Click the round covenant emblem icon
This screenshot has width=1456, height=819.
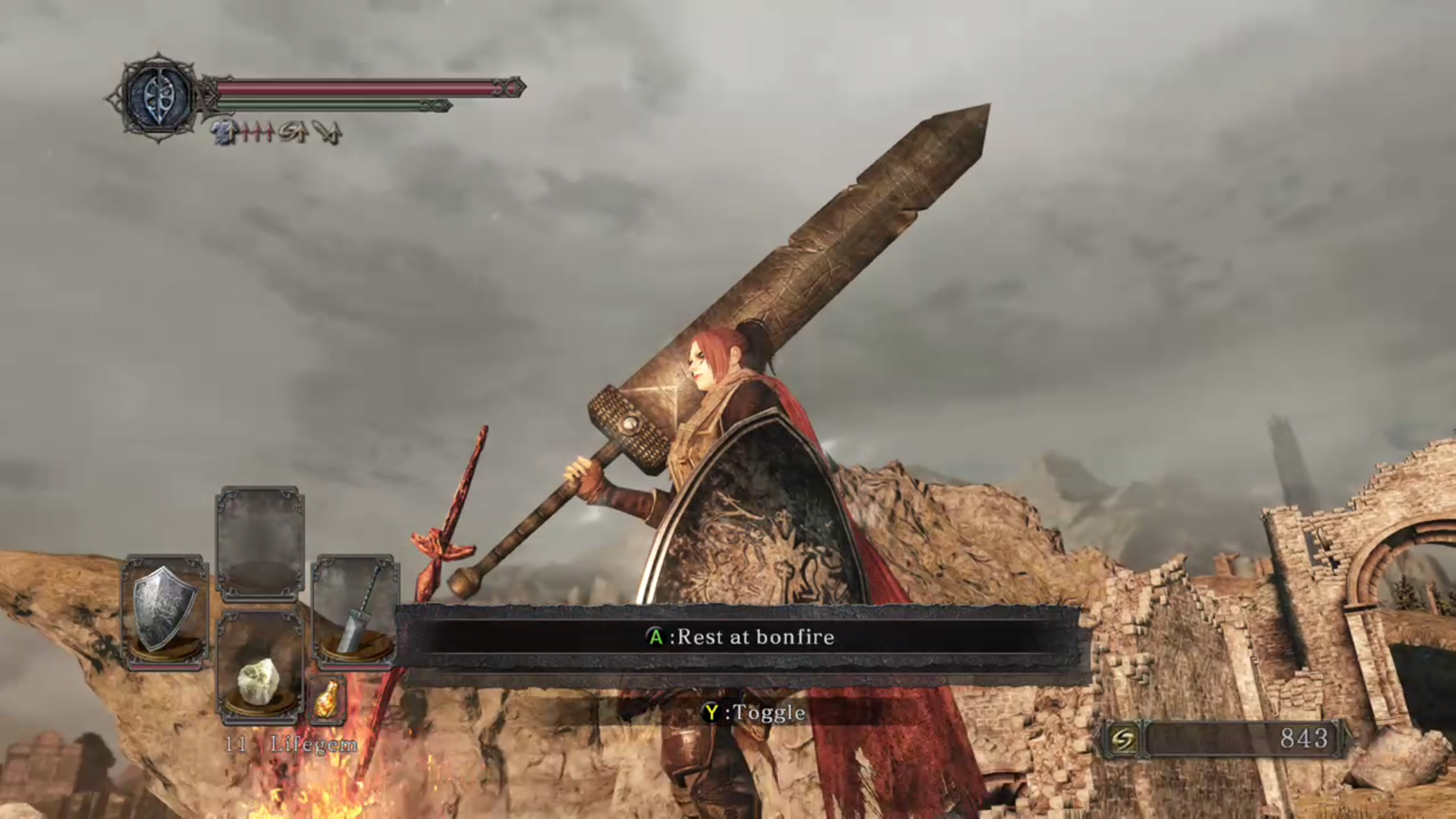click(x=158, y=97)
